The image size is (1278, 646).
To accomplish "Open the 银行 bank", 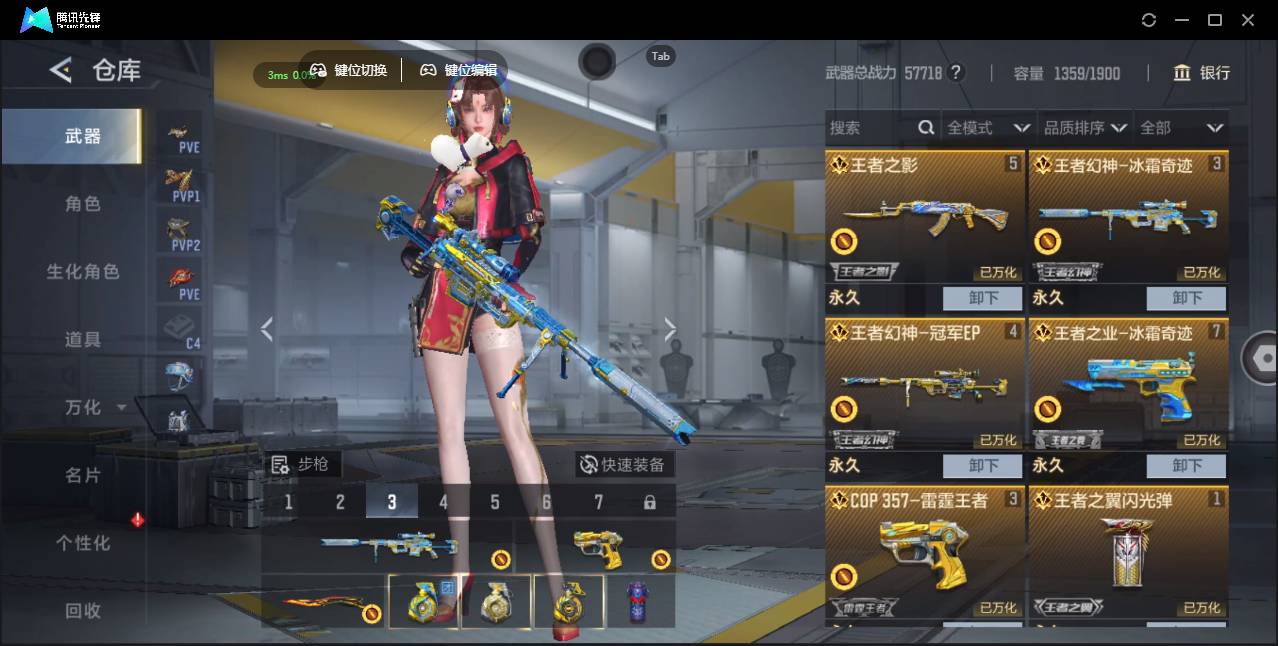I will pos(1201,73).
